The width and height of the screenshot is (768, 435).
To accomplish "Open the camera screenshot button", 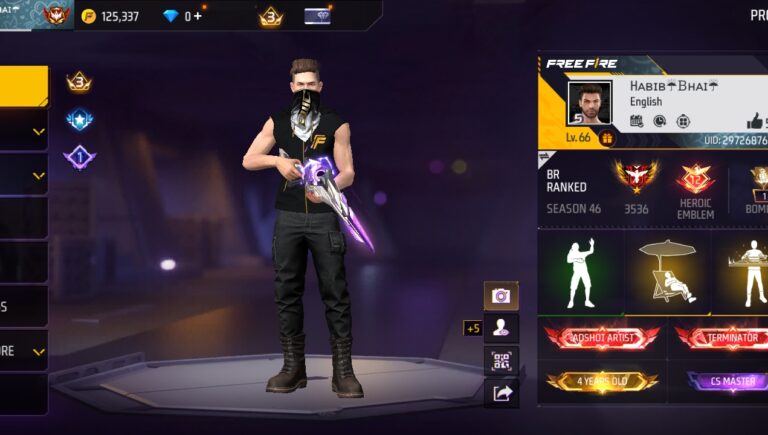I will (501, 296).
